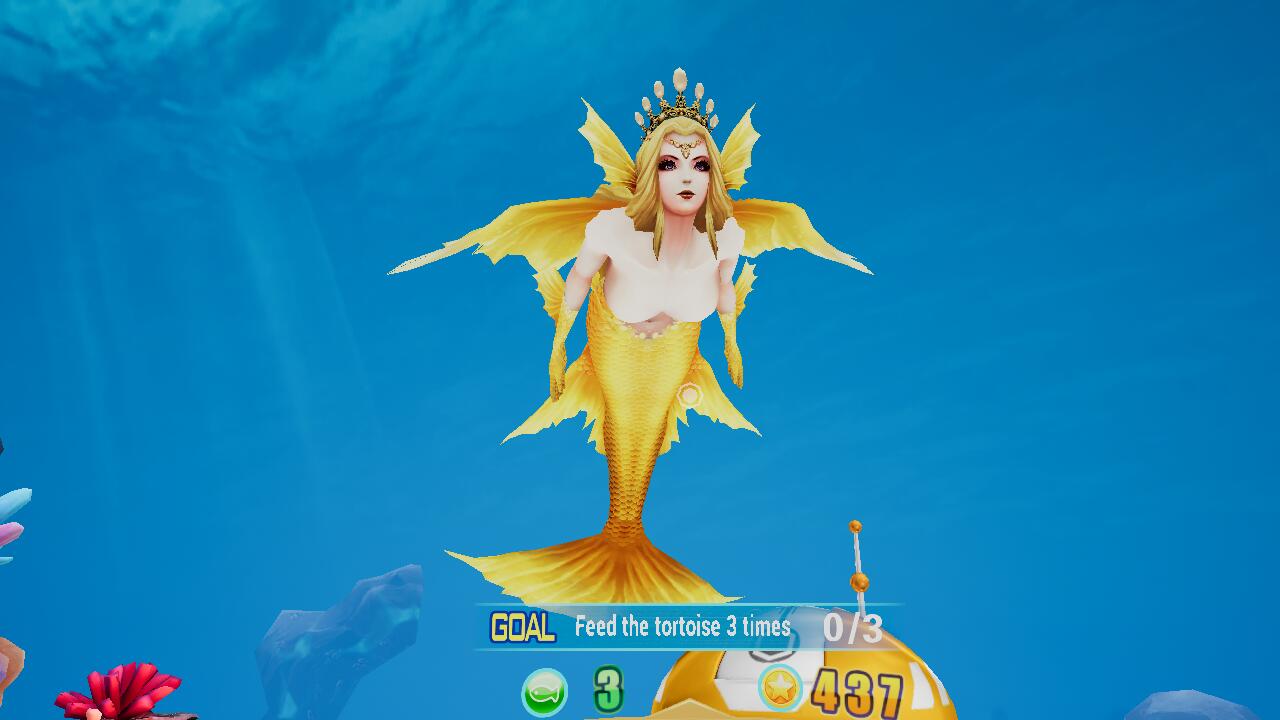Click the golden mermaid character
Viewport: 1280px width, 720px height.
[650, 320]
